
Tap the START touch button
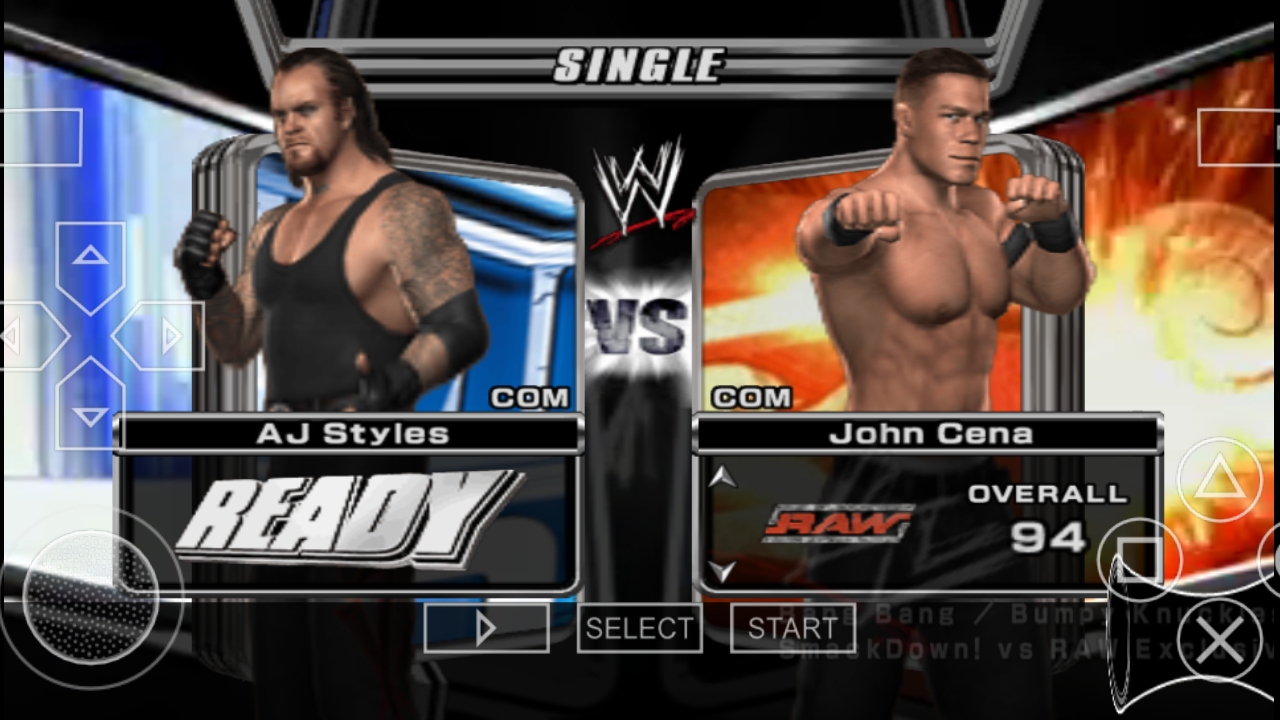pyautogui.click(x=793, y=628)
